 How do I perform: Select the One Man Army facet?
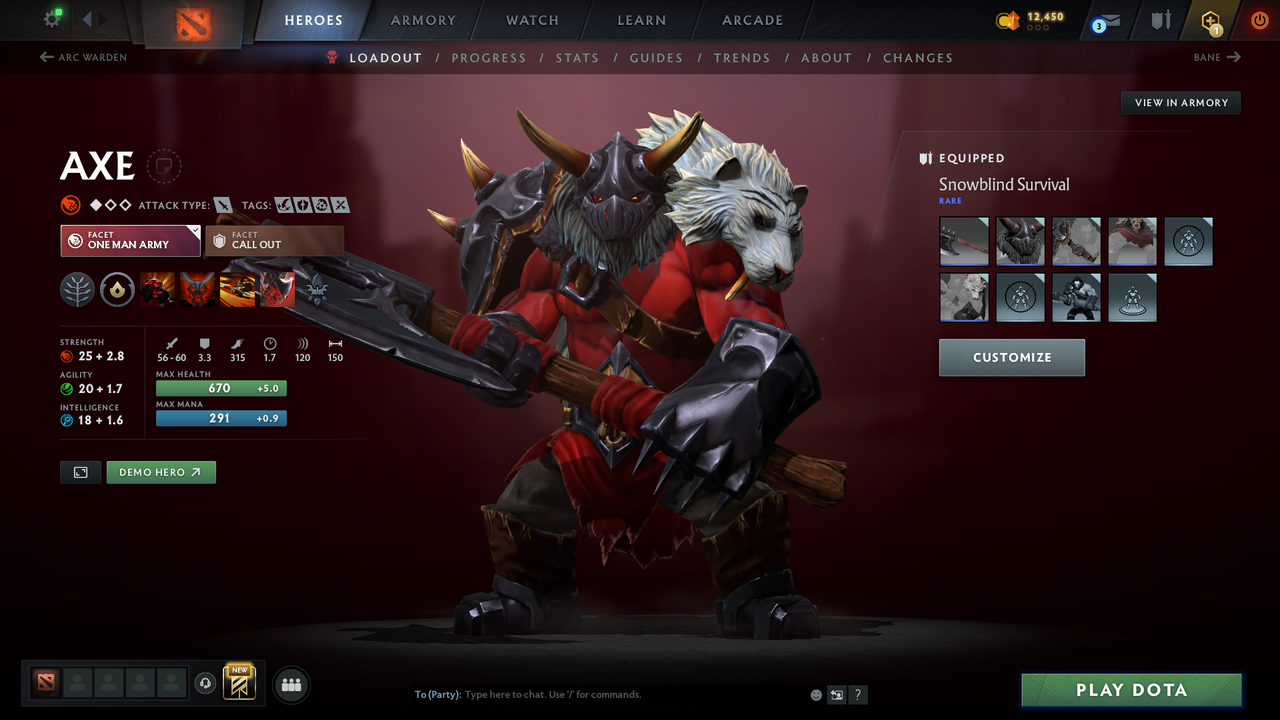pyautogui.click(x=130, y=241)
